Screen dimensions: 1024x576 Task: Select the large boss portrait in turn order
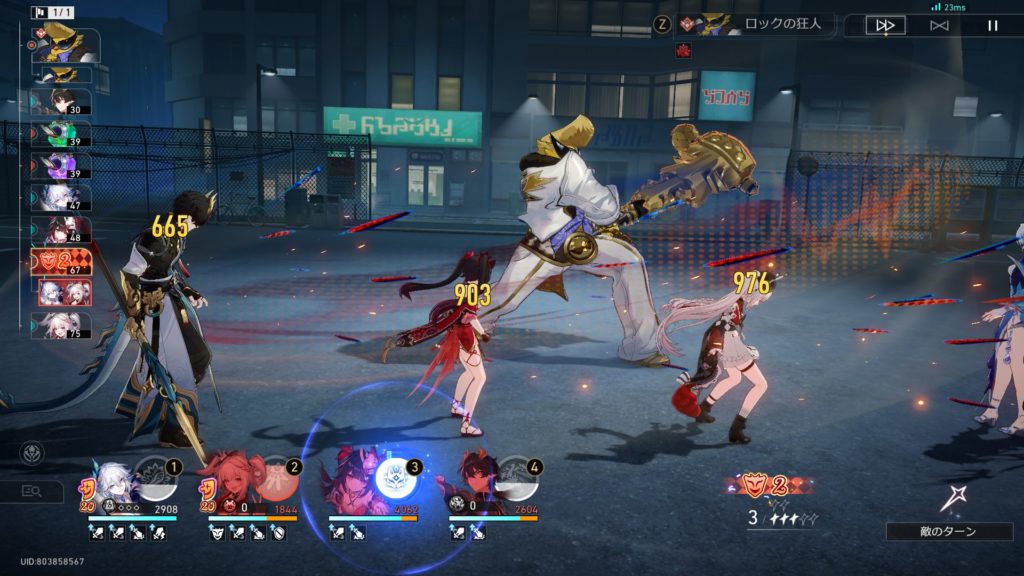click(x=68, y=44)
